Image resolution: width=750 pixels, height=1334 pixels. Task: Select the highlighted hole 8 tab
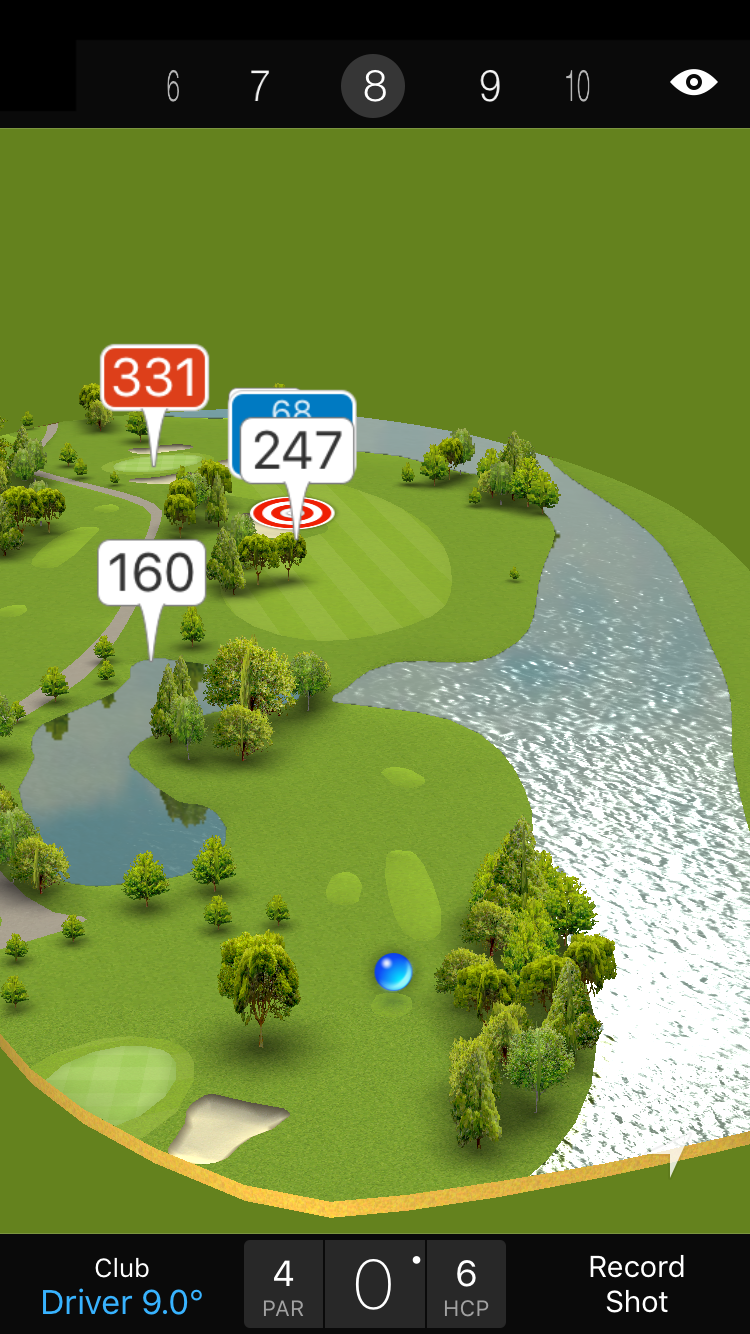pos(373,87)
